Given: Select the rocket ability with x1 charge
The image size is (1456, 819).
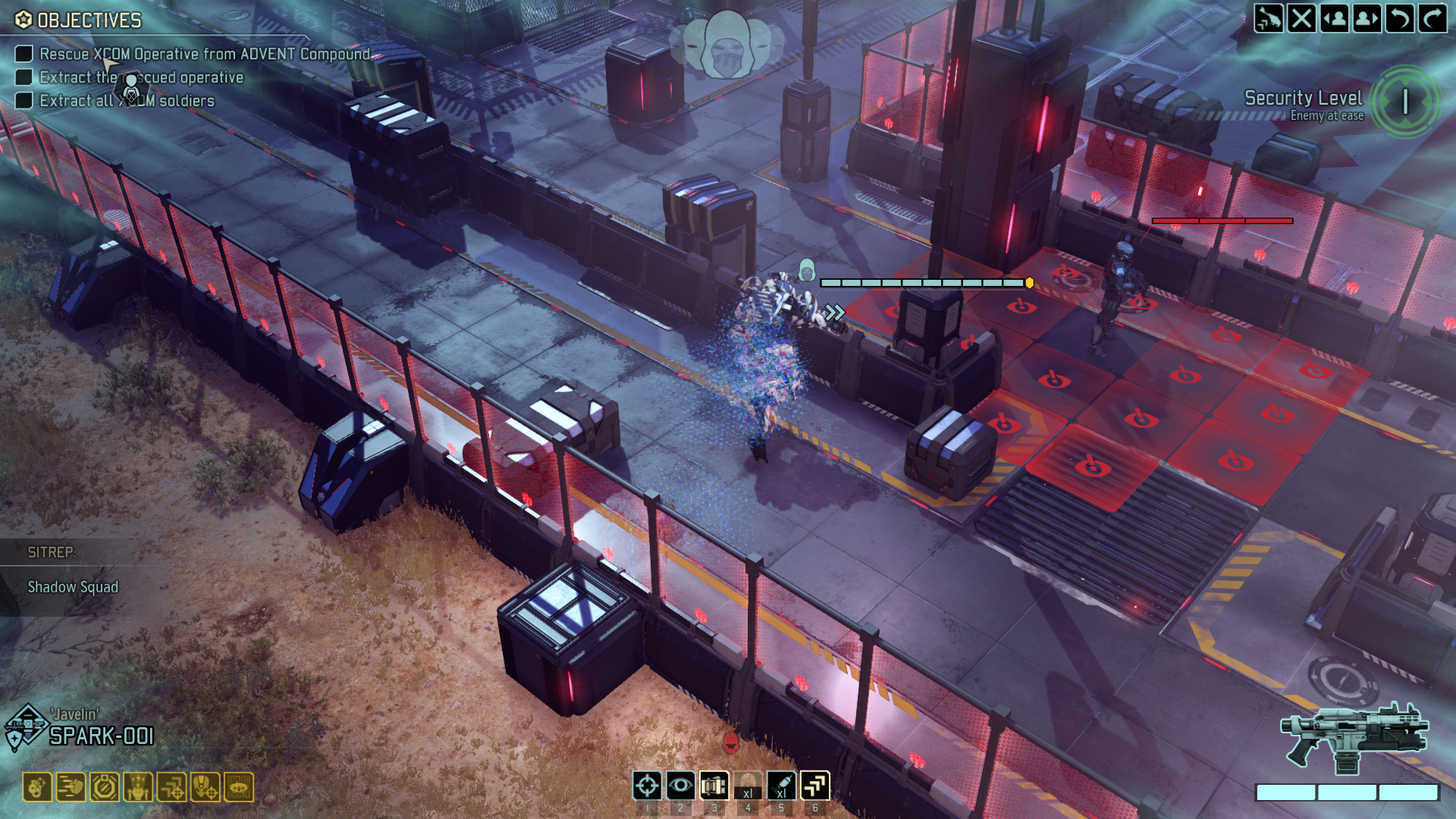Looking at the screenshot, I should point(781,786).
